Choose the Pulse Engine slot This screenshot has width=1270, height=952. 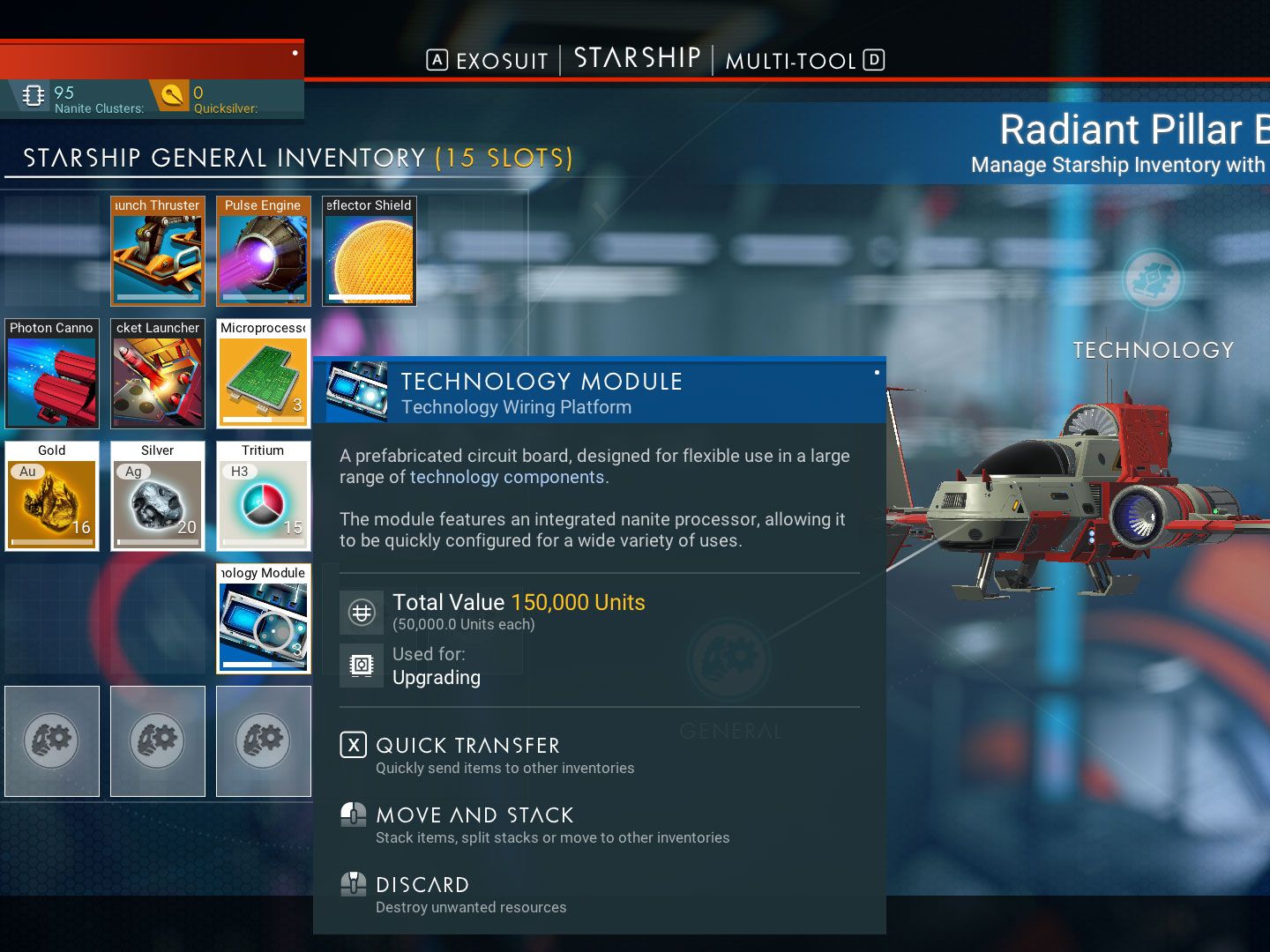(x=264, y=251)
